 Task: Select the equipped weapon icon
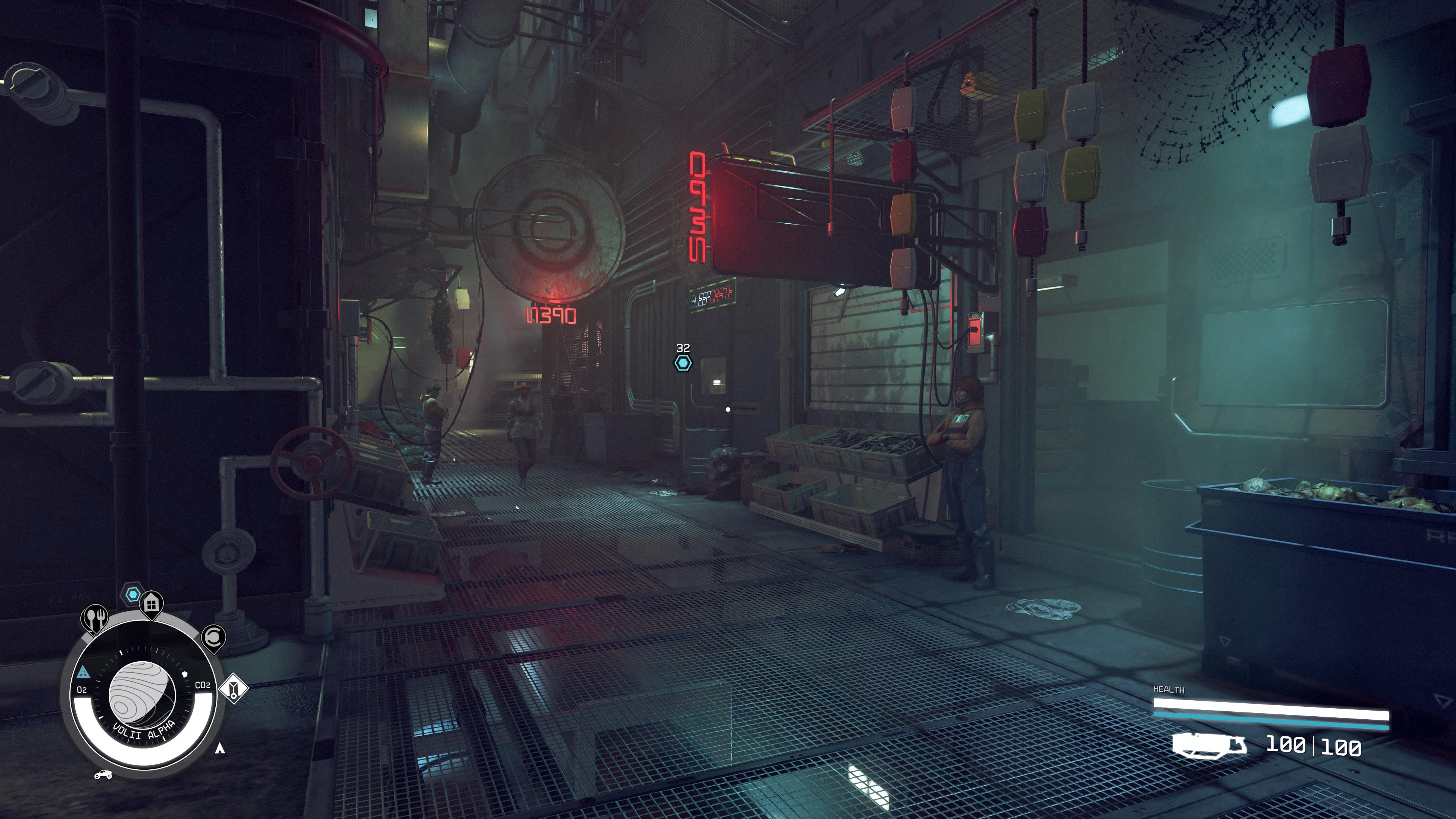pos(1208,745)
